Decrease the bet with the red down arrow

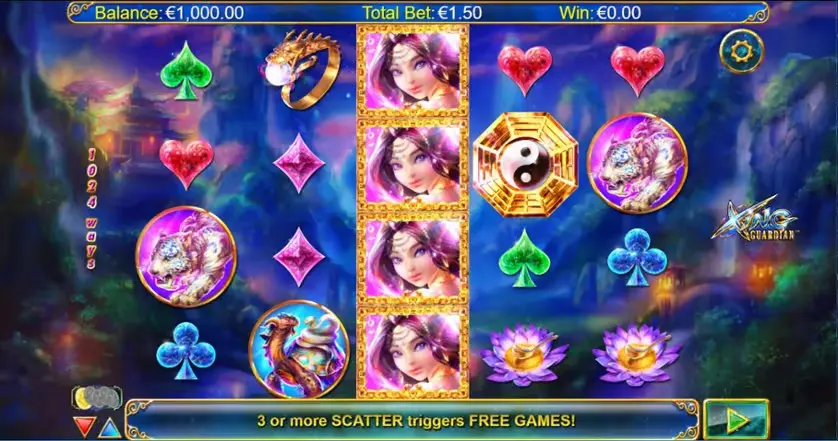pos(86,427)
